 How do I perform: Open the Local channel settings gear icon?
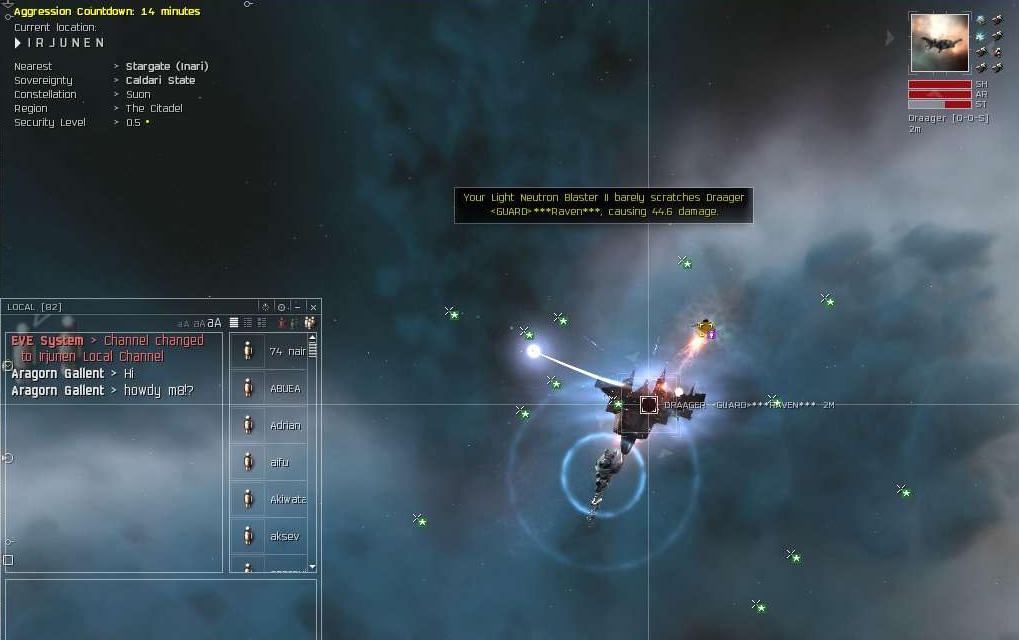point(281,307)
